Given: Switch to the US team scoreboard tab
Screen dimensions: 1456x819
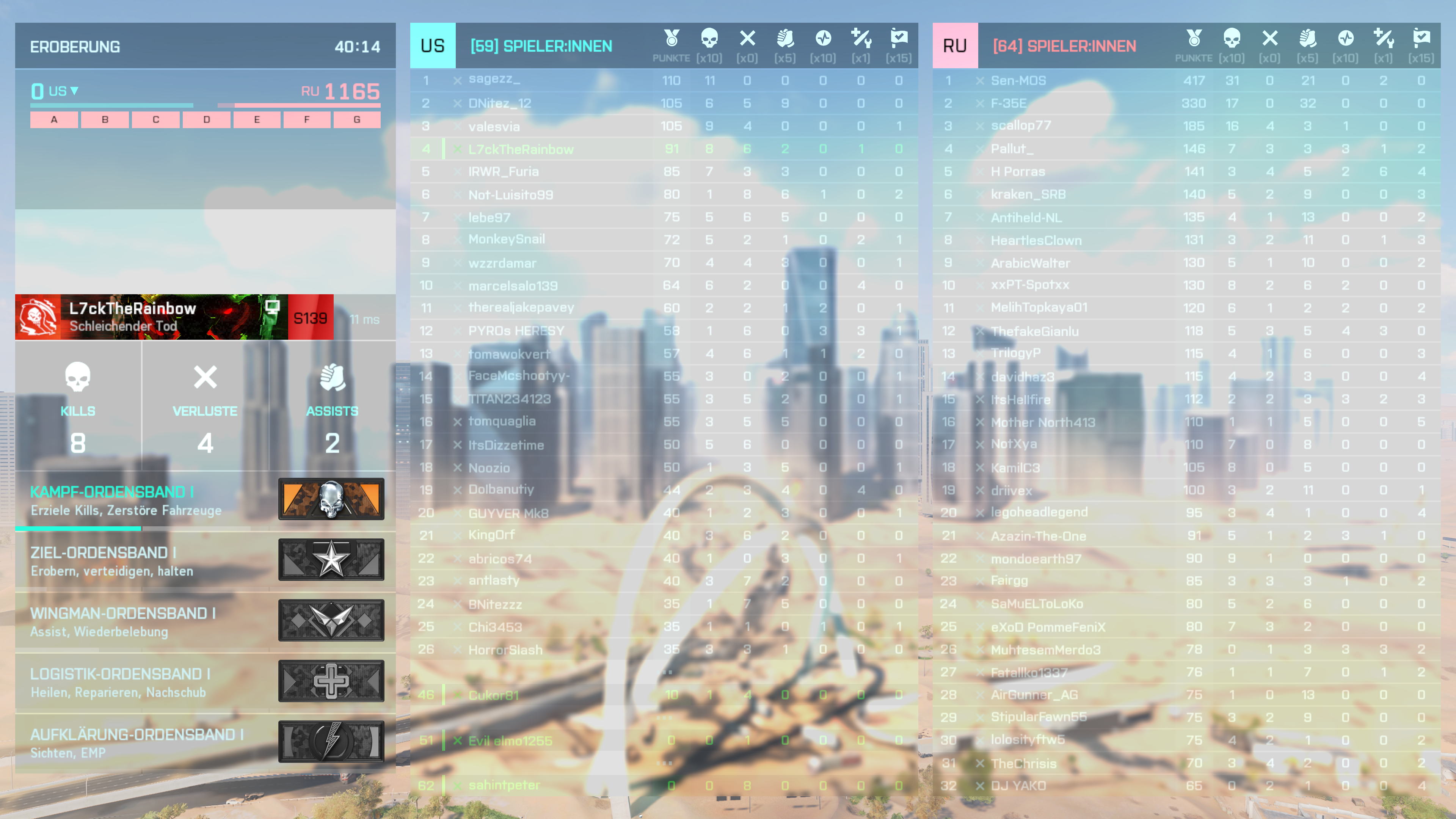Looking at the screenshot, I should click(x=432, y=45).
